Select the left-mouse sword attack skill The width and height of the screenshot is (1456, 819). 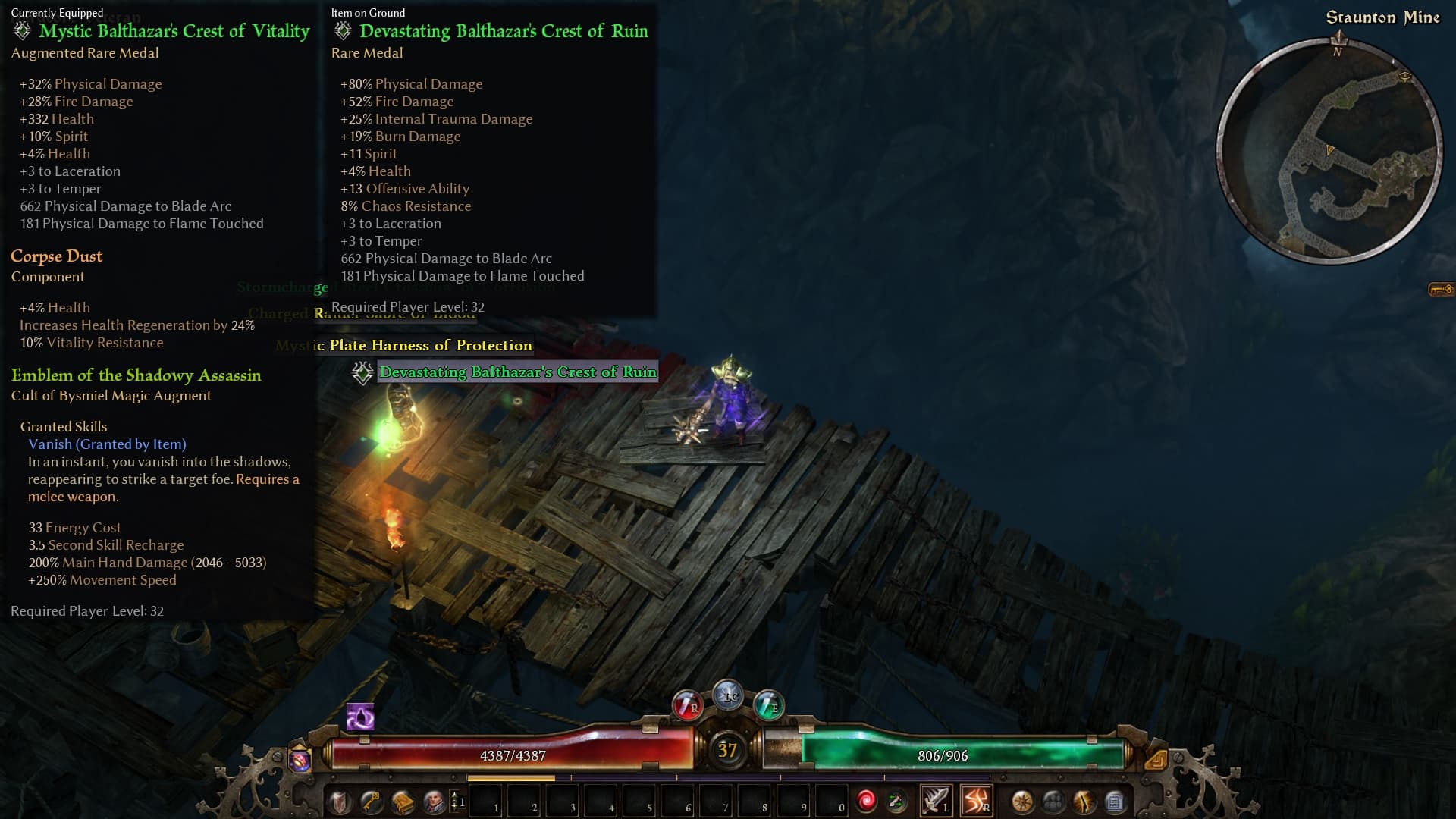935,800
